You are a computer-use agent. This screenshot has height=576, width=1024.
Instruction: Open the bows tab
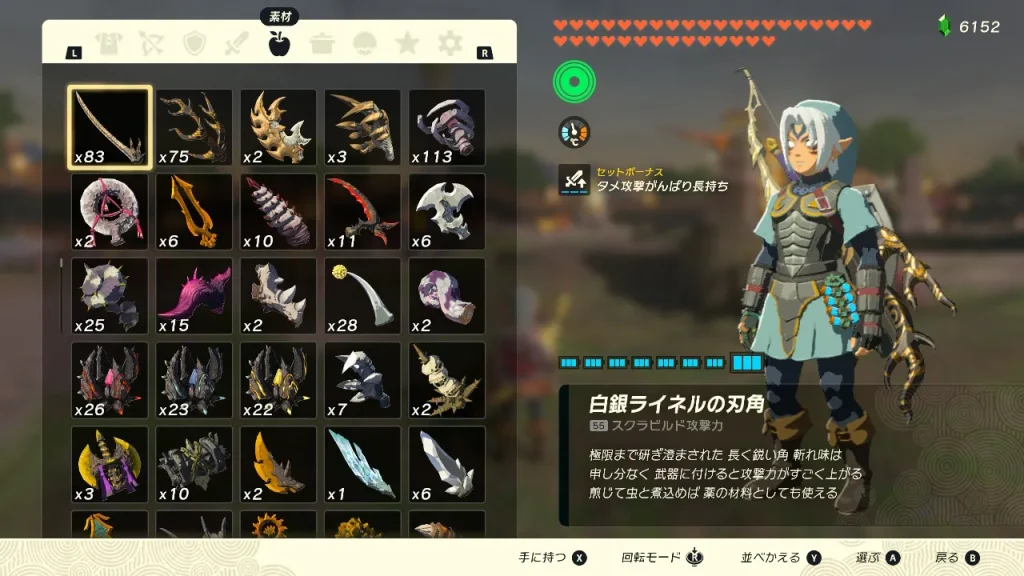(x=151, y=43)
